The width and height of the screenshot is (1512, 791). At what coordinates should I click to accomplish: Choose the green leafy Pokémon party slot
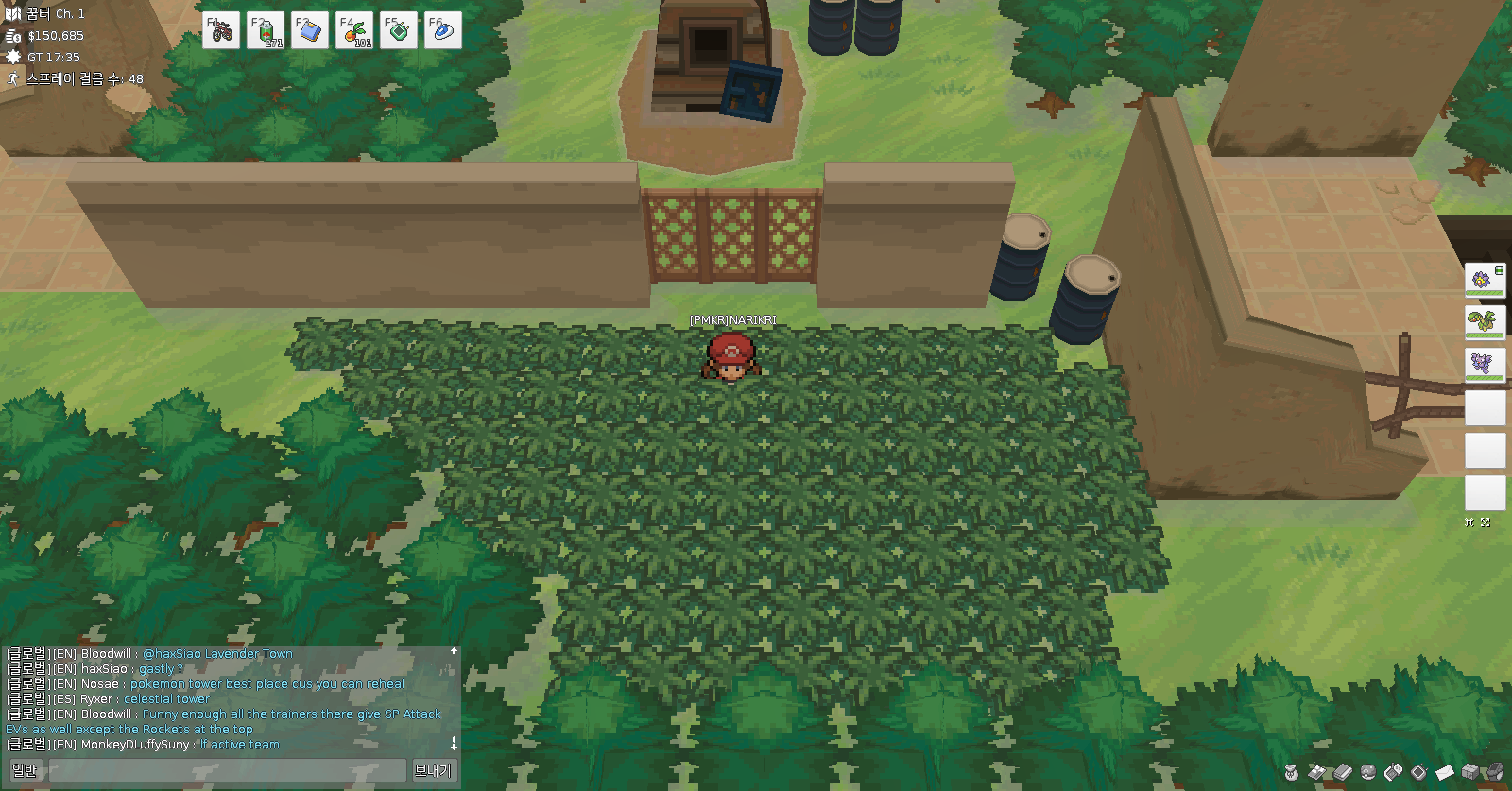tap(1485, 321)
